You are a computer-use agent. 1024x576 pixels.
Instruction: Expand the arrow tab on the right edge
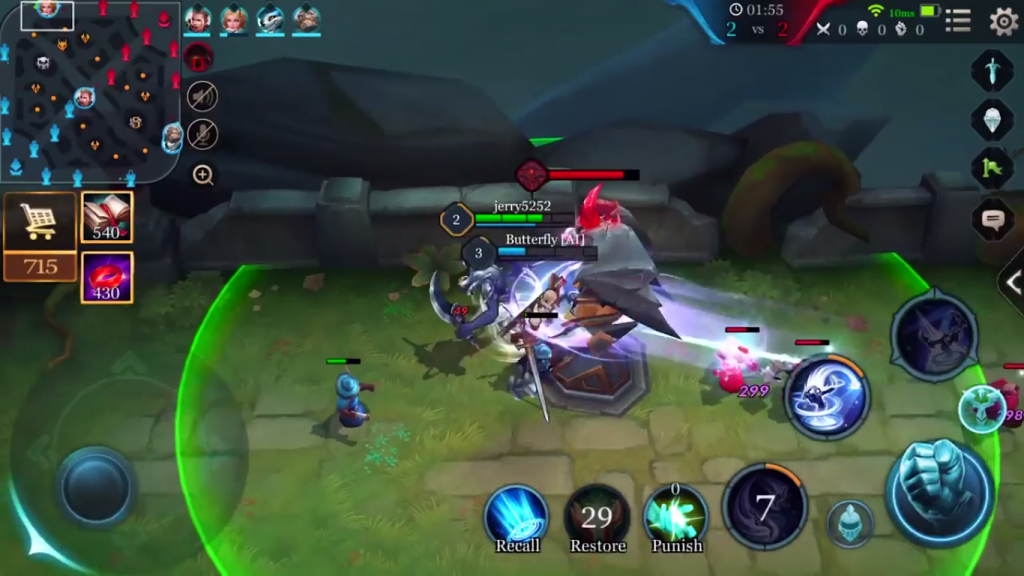(1012, 283)
